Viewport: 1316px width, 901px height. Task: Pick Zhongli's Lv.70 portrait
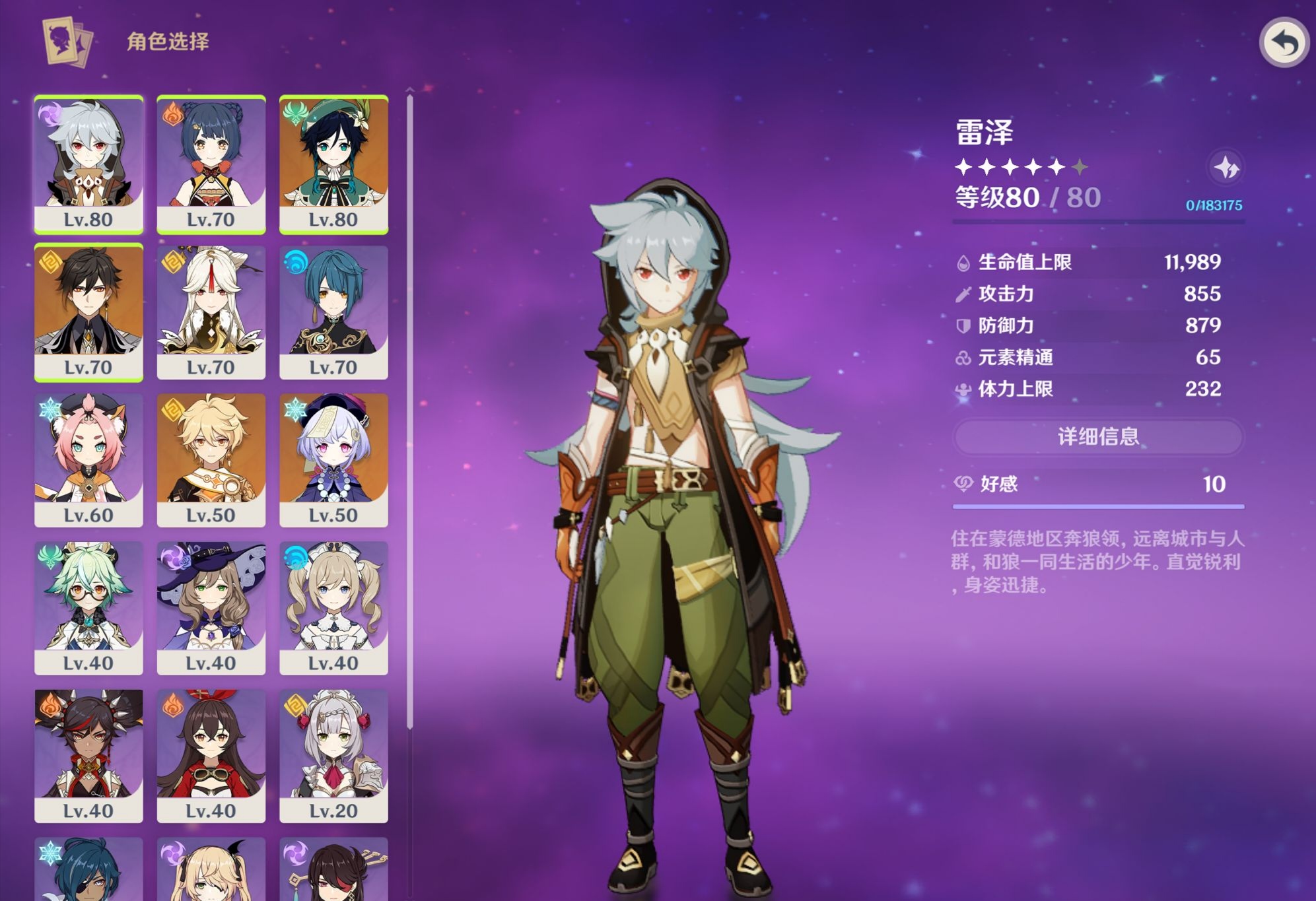88,312
